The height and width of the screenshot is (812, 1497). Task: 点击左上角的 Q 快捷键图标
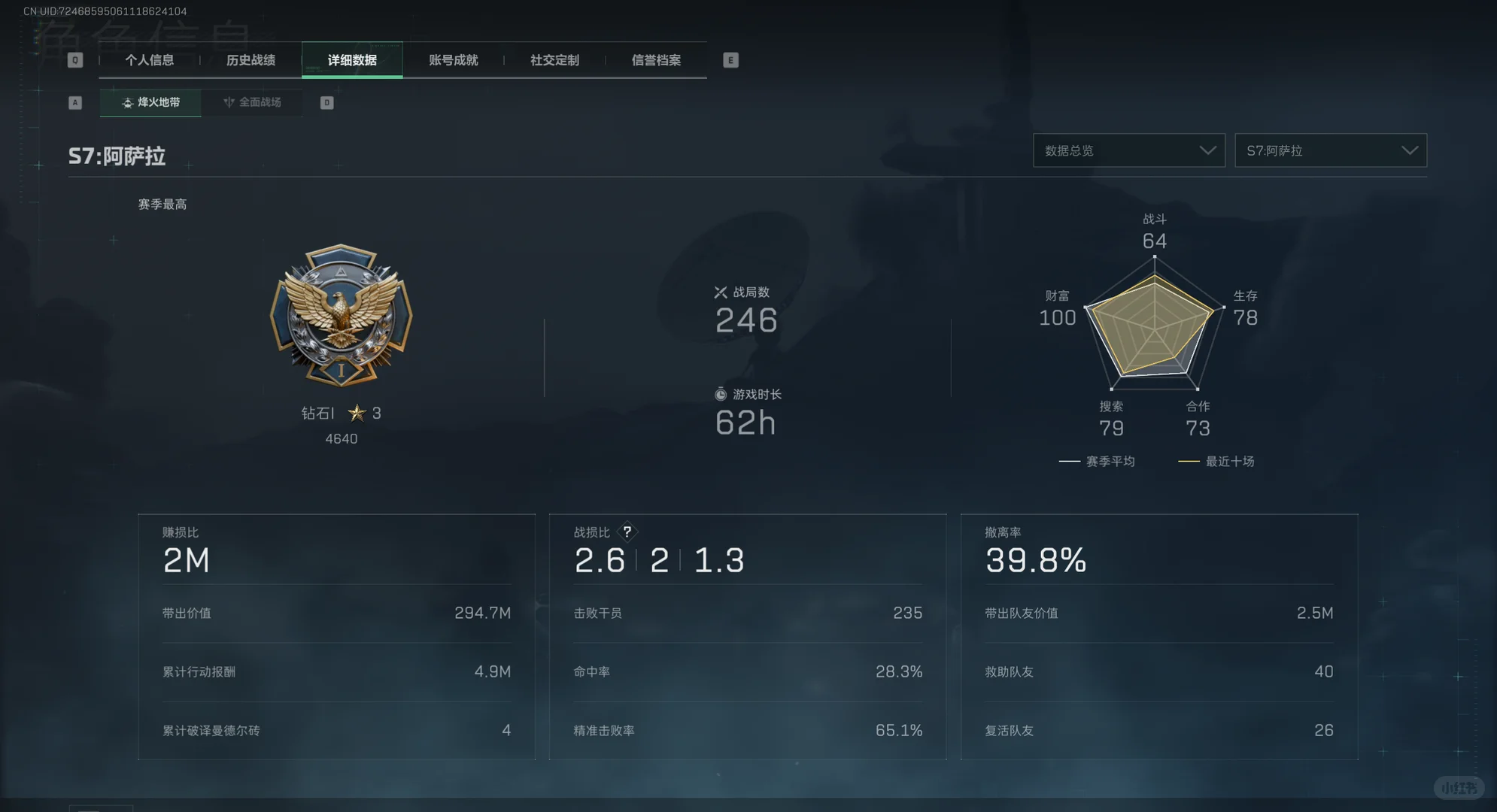tap(74, 59)
